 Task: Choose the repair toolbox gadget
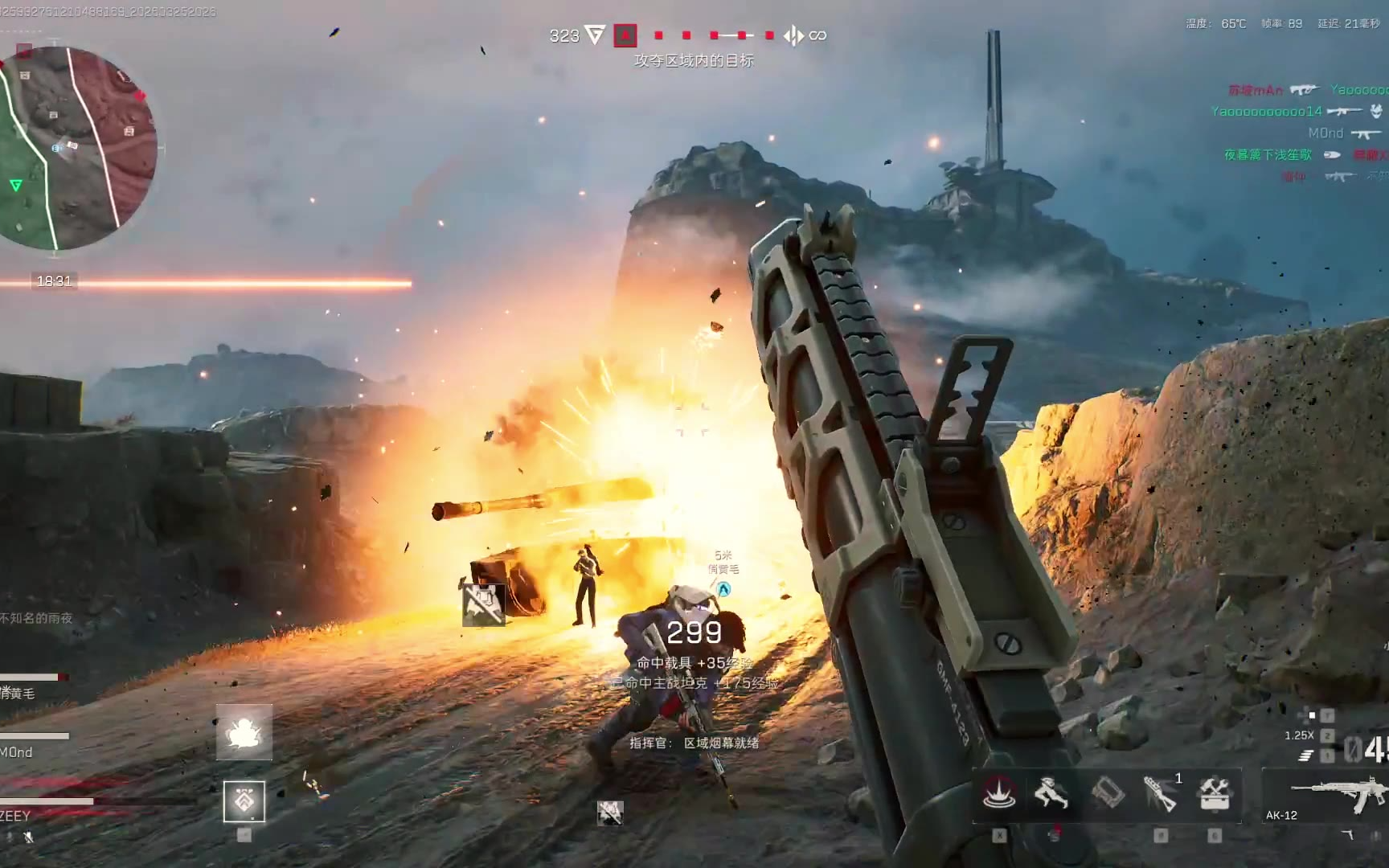[x=1215, y=793]
